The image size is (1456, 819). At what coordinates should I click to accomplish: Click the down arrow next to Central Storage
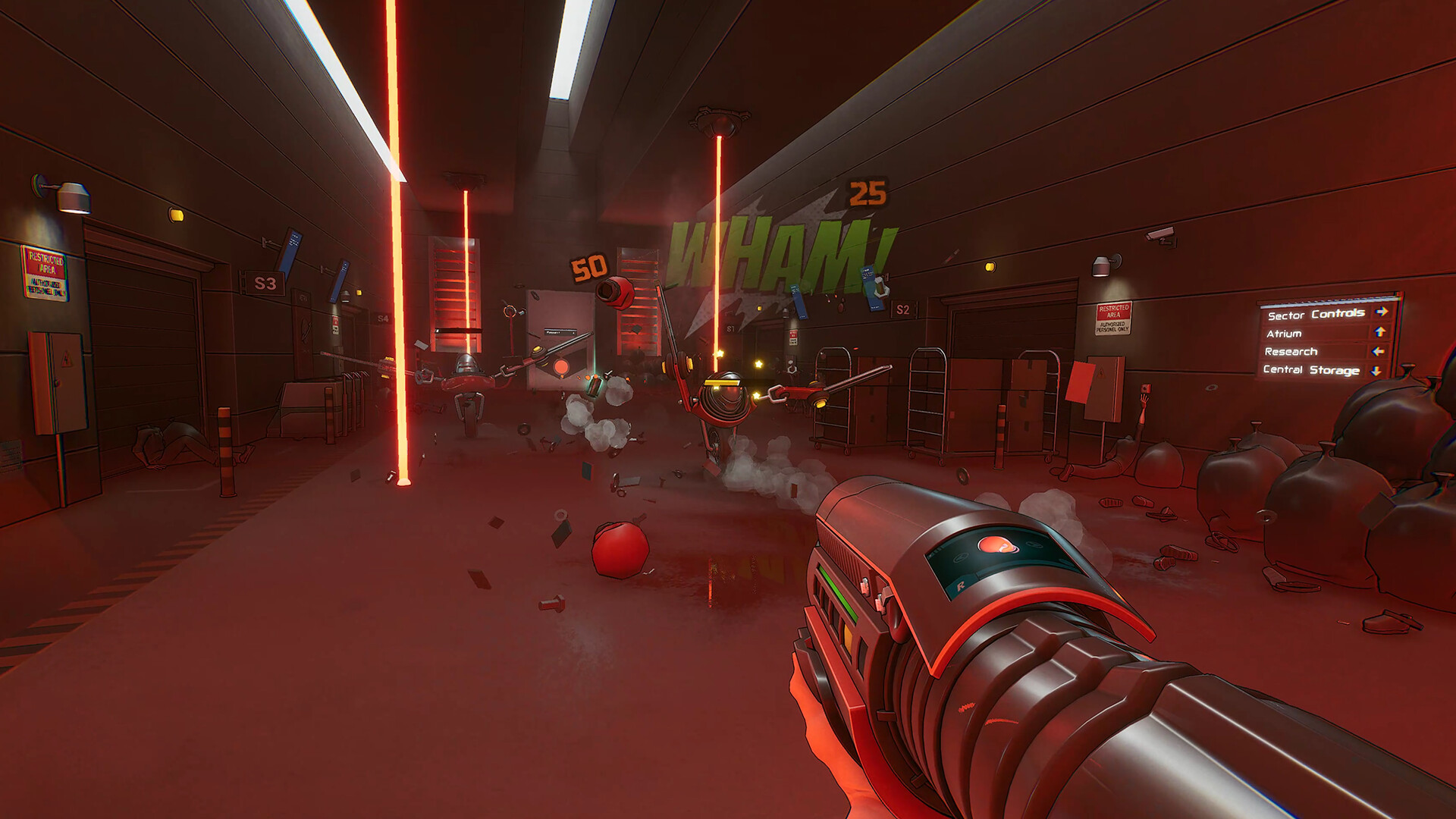point(1376,372)
